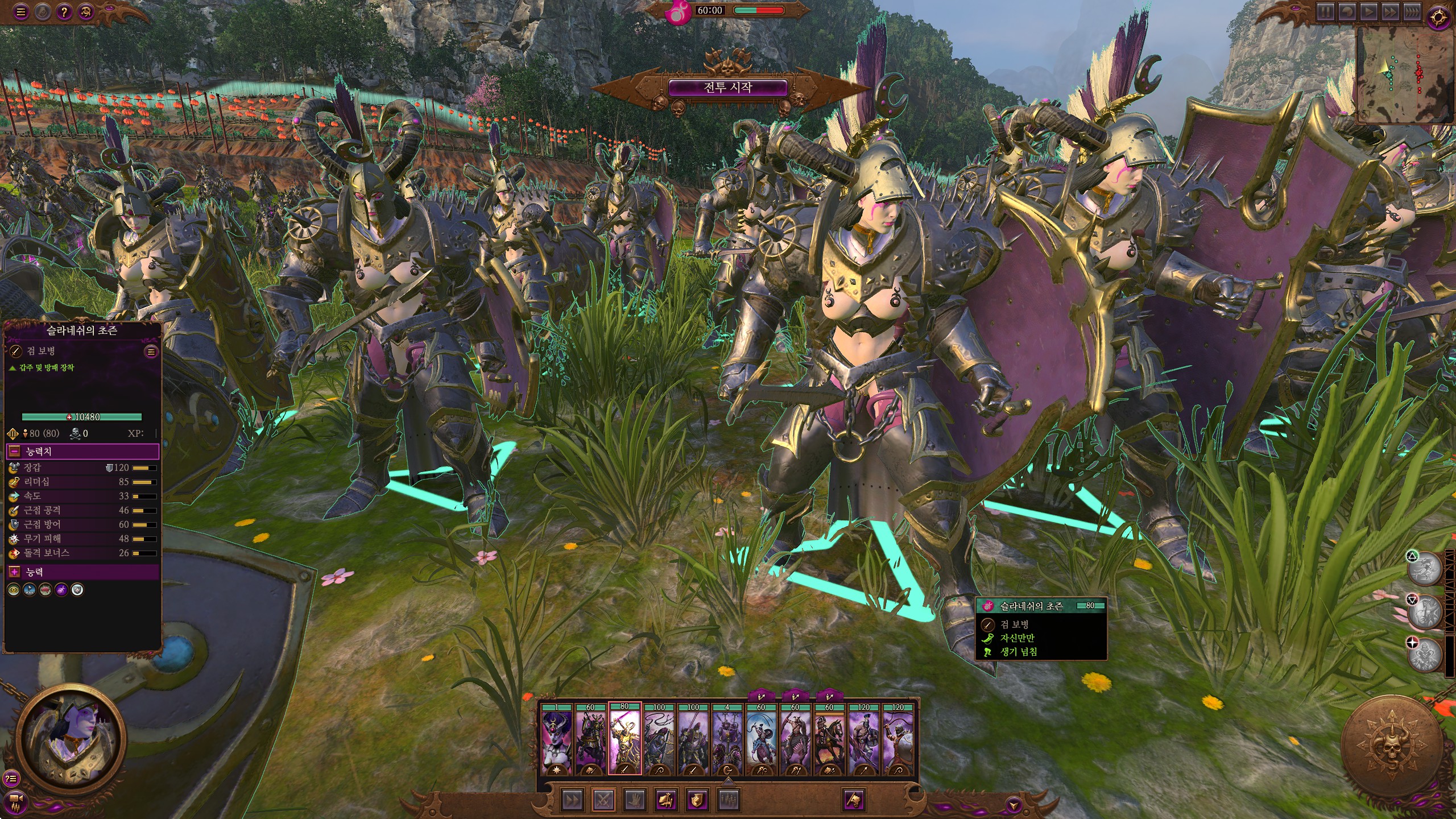Viewport: 1456px width, 819px height.
Task: Expand the 능력 abilities section
Action: [14, 572]
